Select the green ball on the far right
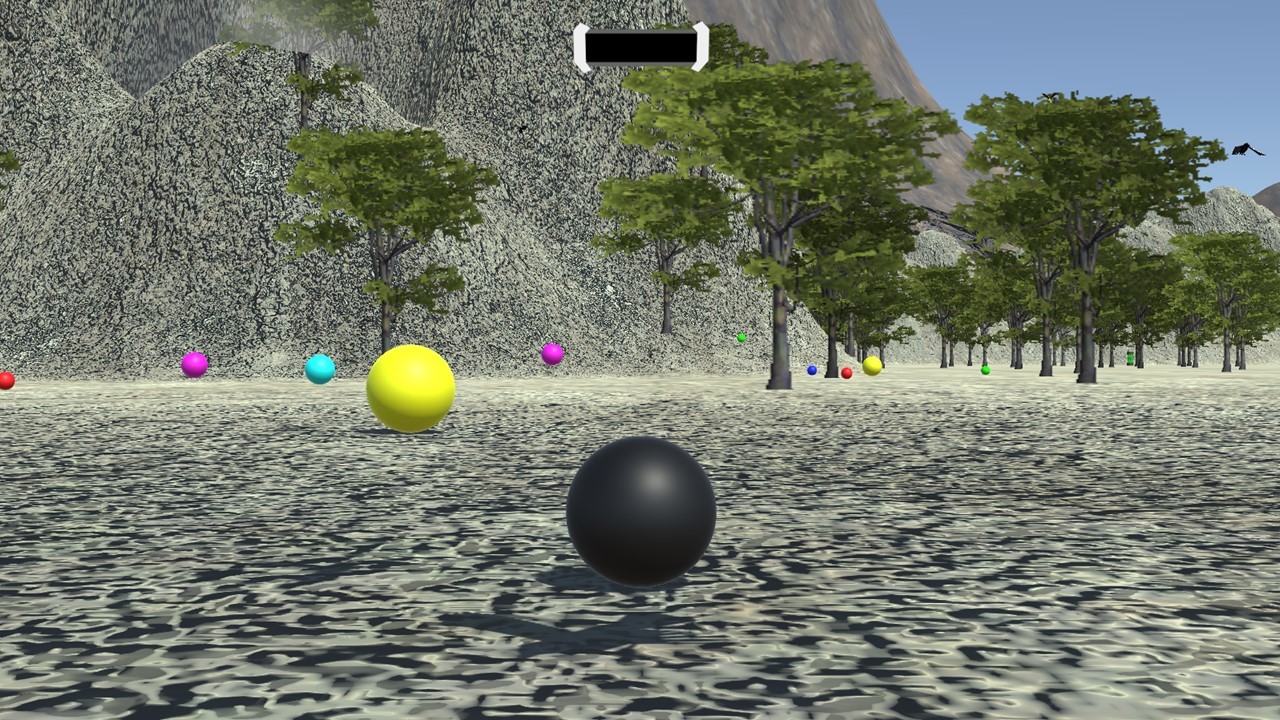Screen dimensions: 1280x720 (1128, 357)
